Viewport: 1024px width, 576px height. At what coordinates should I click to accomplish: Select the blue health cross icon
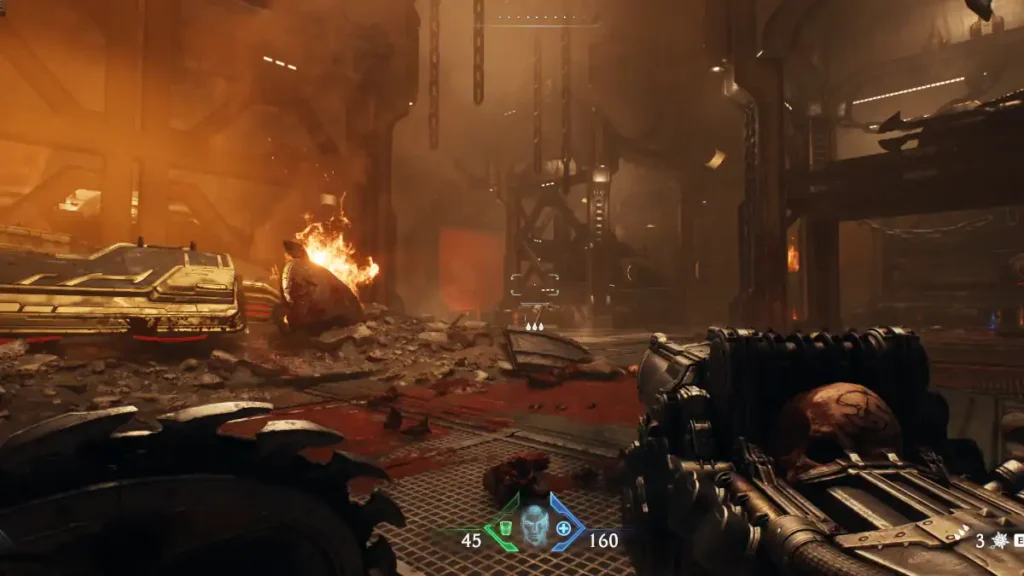(564, 527)
